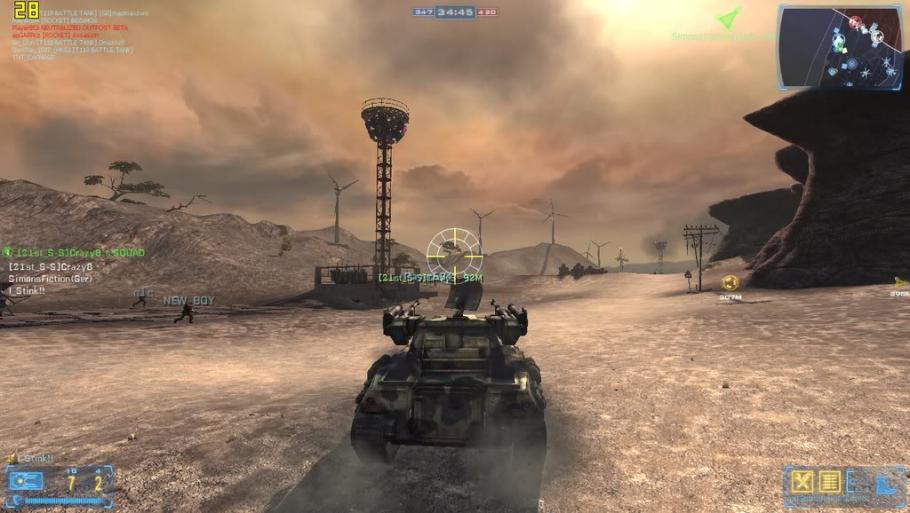The height and width of the screenshot is (513, 910).
Task: Open the minimap in the corner
Action: 840,46
